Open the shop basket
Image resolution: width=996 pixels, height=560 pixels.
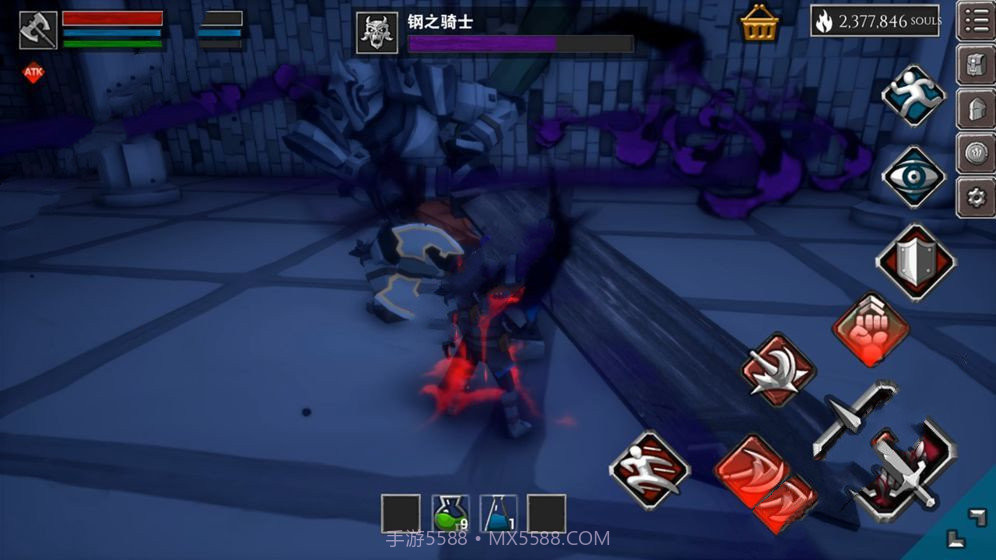tap(760, 23)
